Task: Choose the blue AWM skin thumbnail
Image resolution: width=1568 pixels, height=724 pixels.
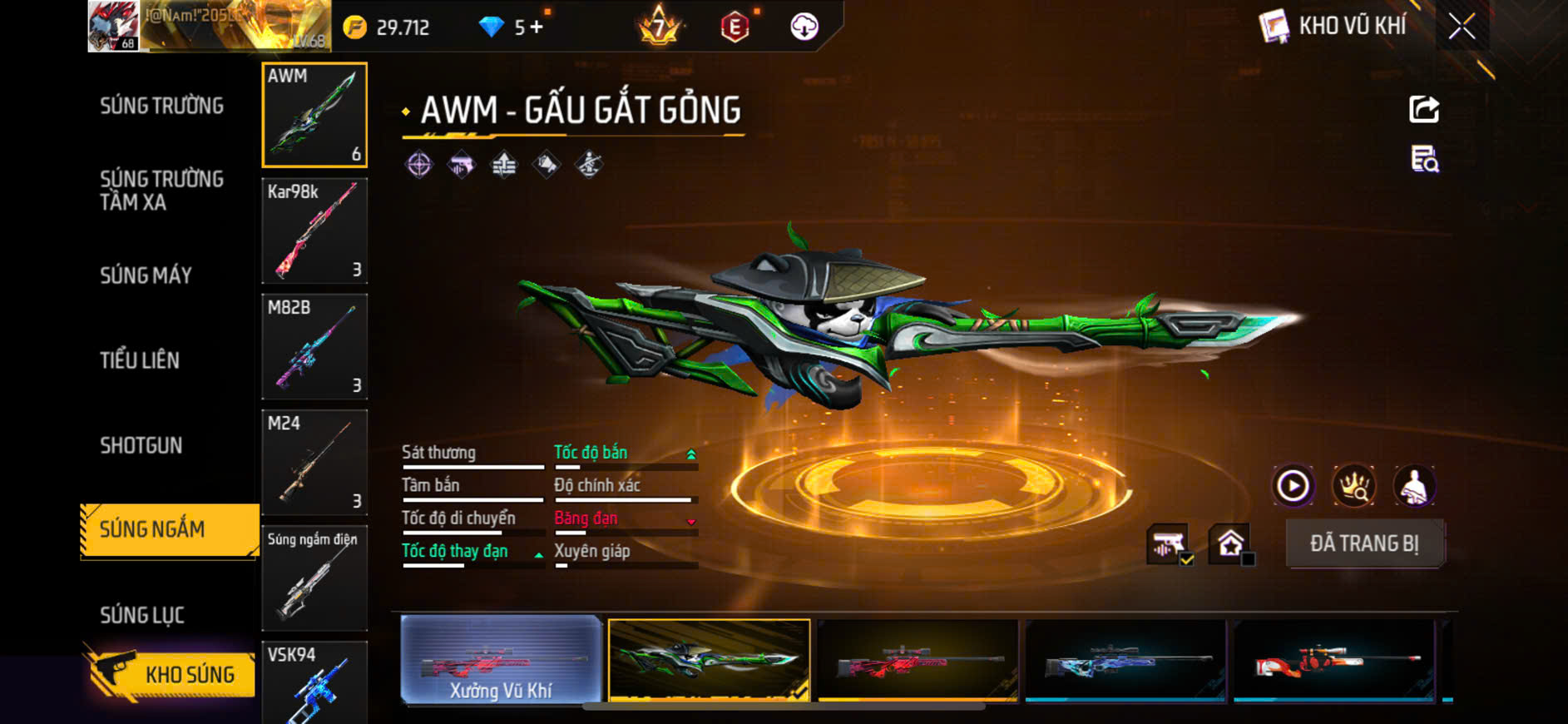Action: point(1125,661)
